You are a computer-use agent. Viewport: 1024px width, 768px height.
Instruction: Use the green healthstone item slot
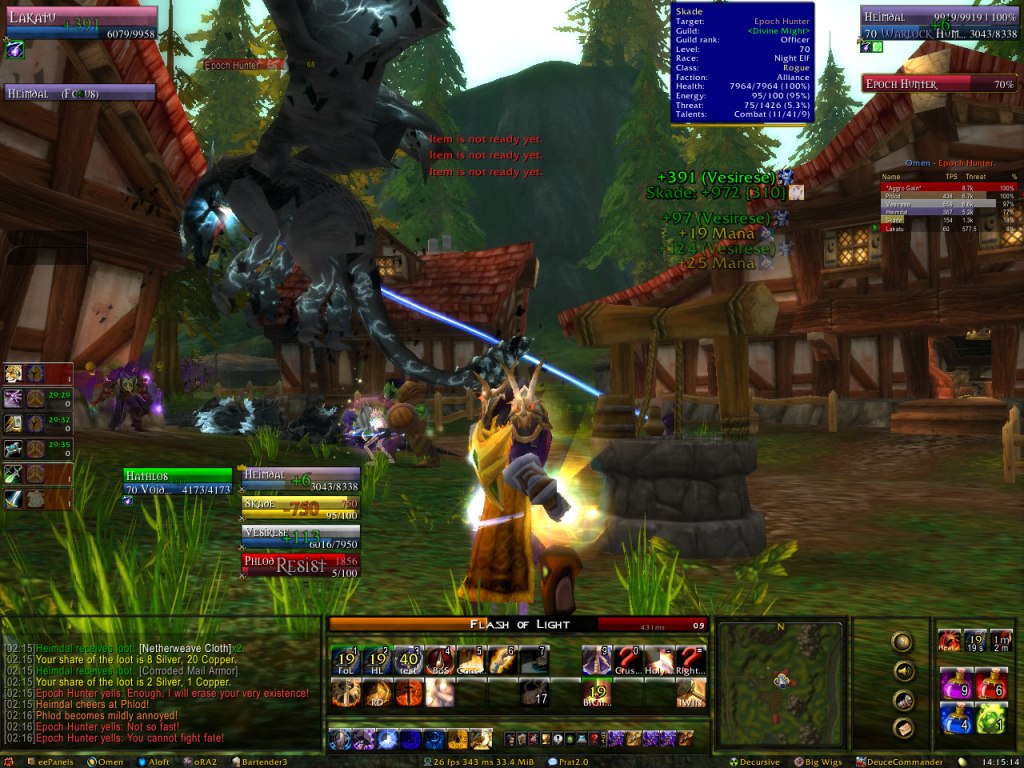(990, 718)
